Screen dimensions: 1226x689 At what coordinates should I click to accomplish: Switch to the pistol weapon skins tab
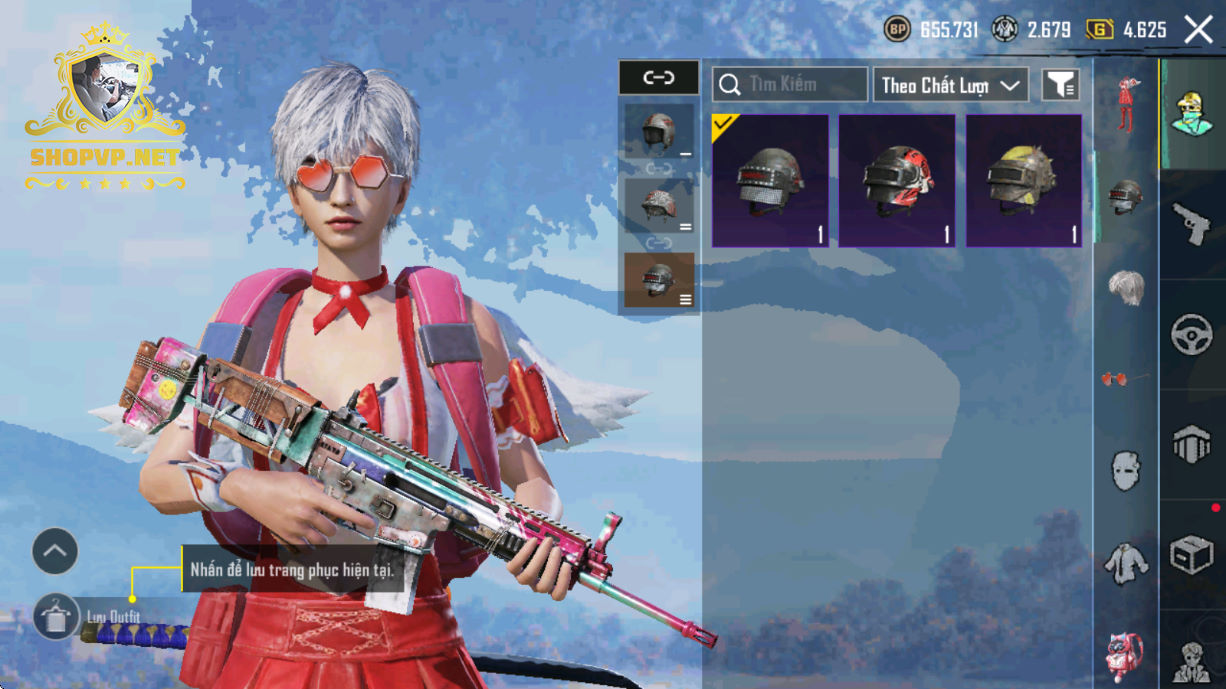click(1192, 224)
